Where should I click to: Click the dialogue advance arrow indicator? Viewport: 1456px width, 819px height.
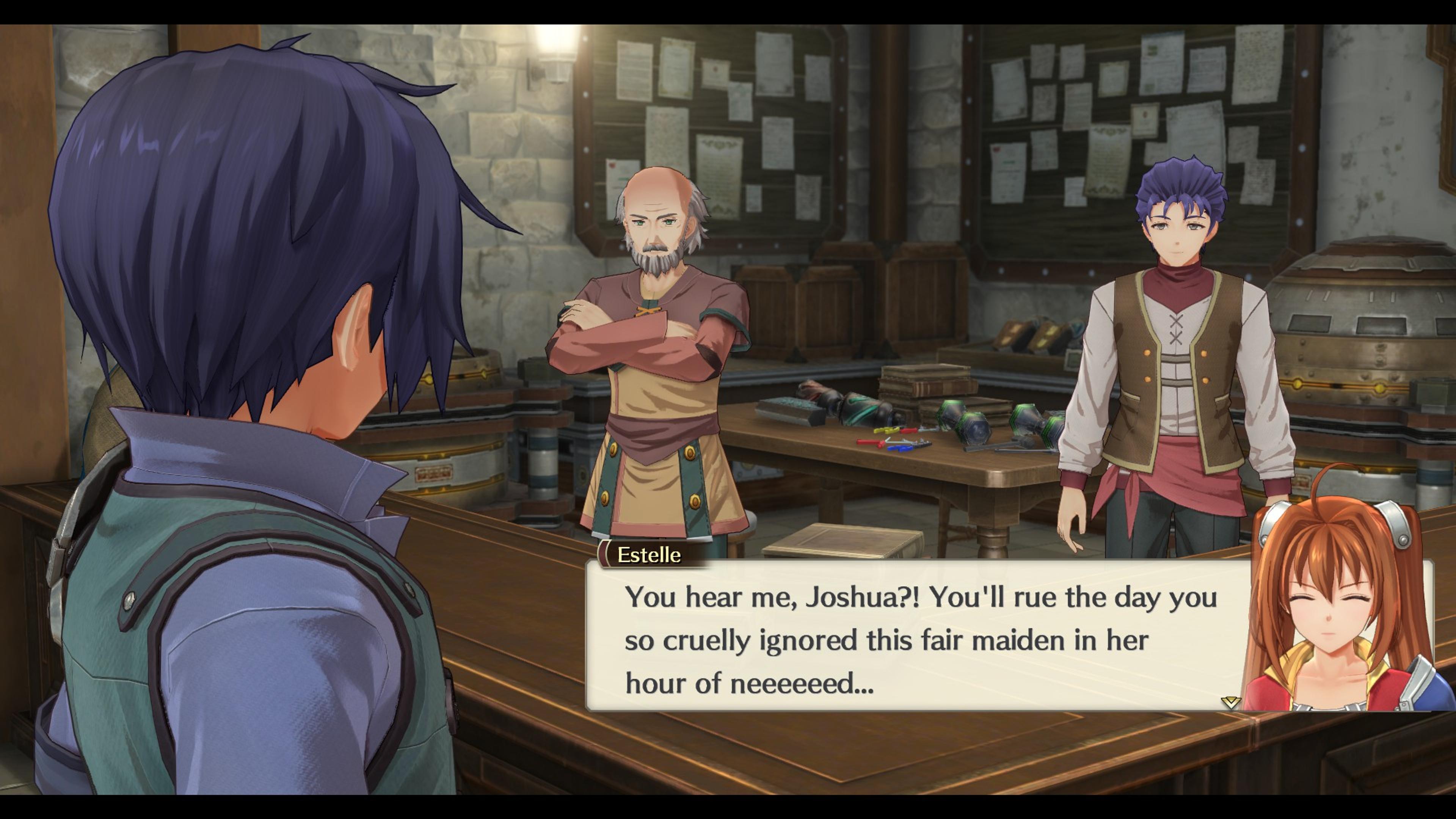click(x=1230, y=703)
